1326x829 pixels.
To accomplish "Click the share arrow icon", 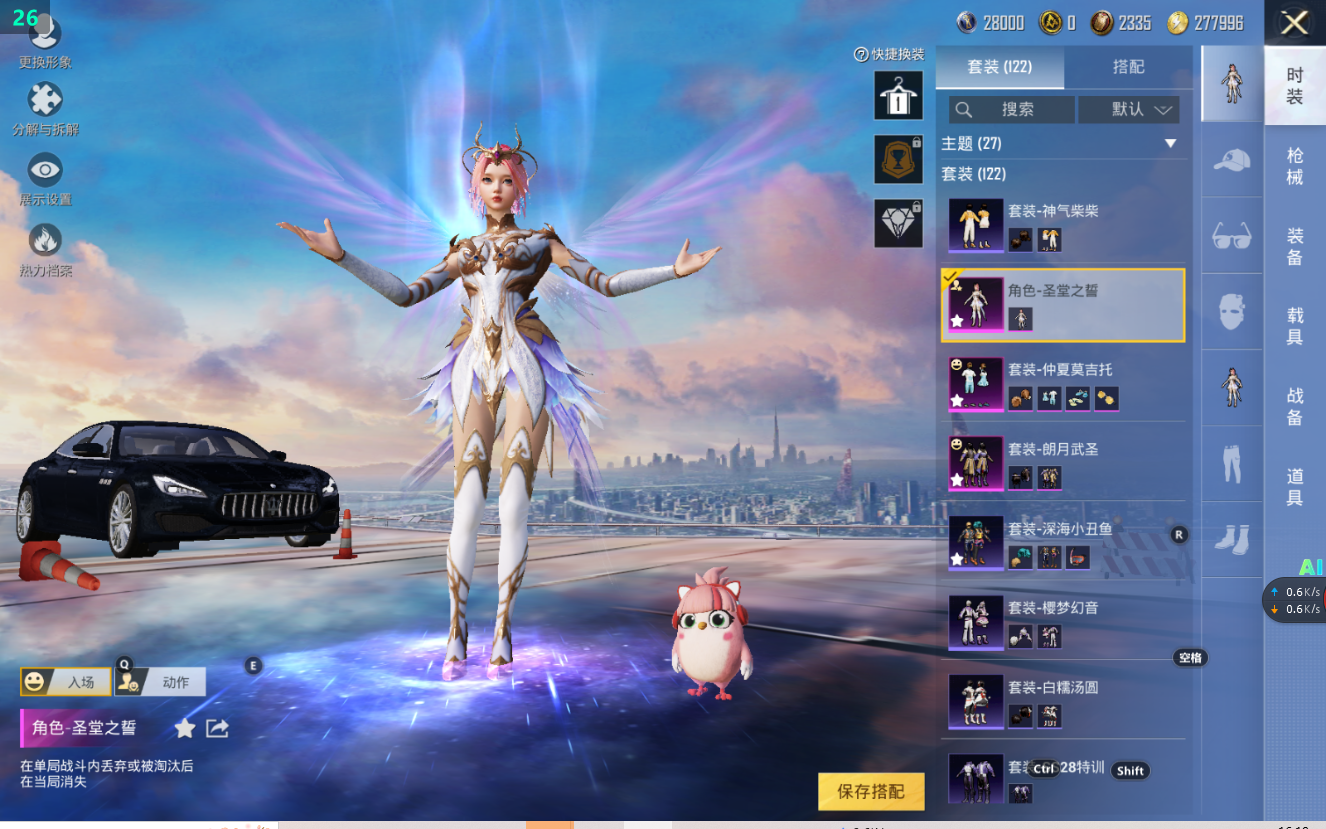I will 217,728.
